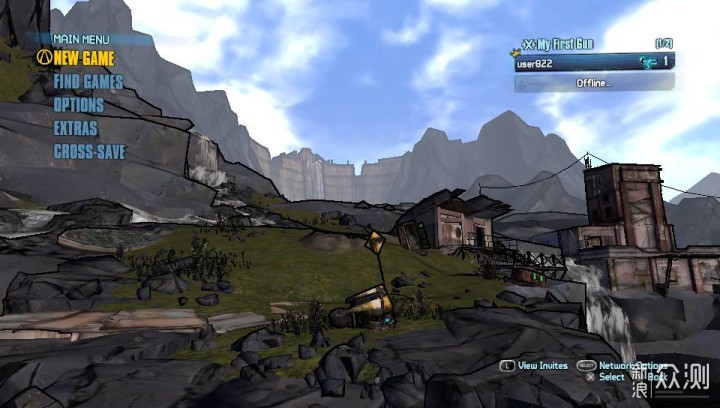Select the Cross-Save option
Screen dimensions: 720x408
[90, 151]
